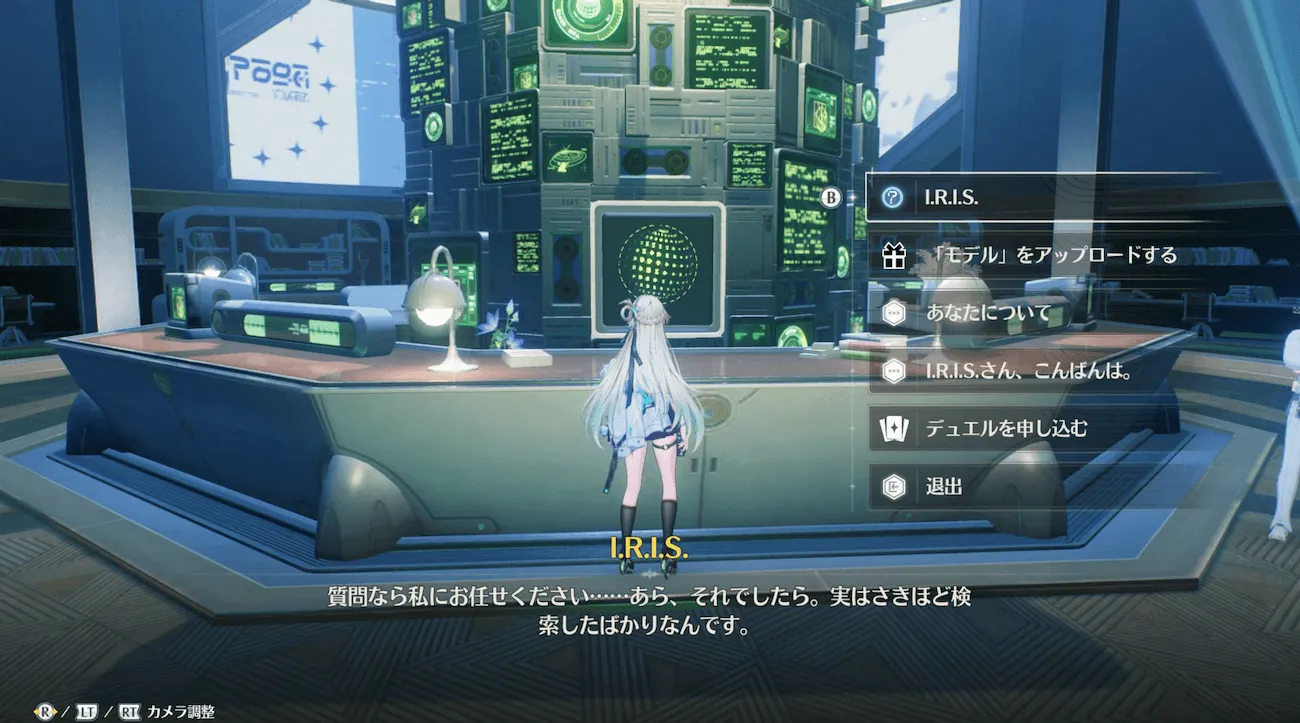
Task: Click the green globe display on the terminal
Action: click(x=657, y=261)
